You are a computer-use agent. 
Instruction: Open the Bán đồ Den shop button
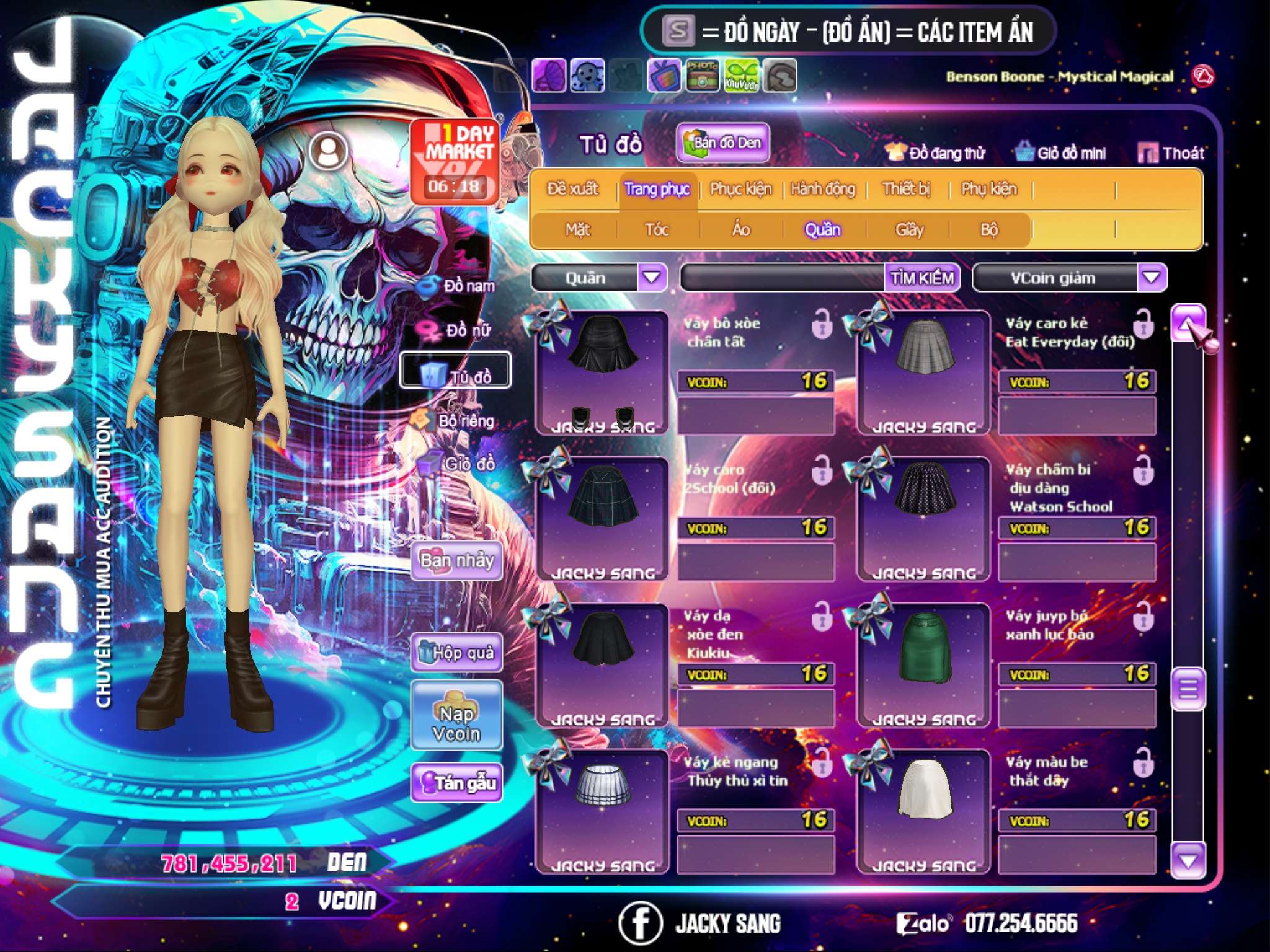pyautogui.click(x=723, y=143)
